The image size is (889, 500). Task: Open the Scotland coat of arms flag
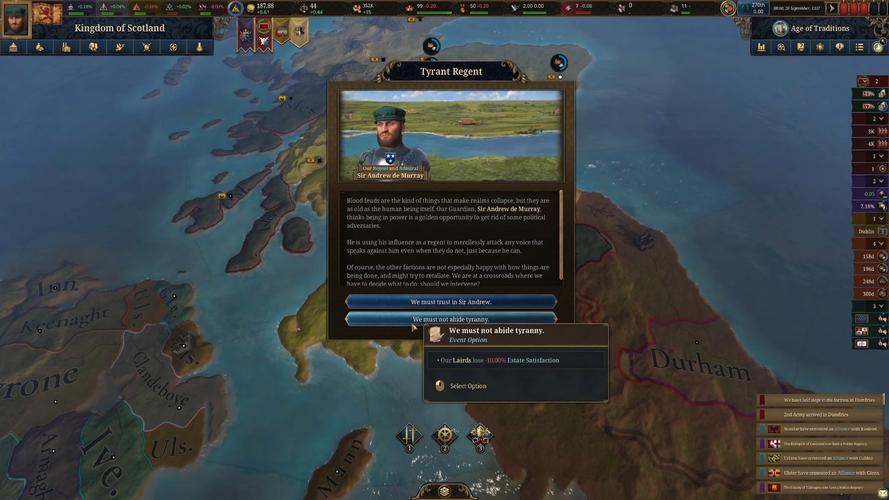46,13
